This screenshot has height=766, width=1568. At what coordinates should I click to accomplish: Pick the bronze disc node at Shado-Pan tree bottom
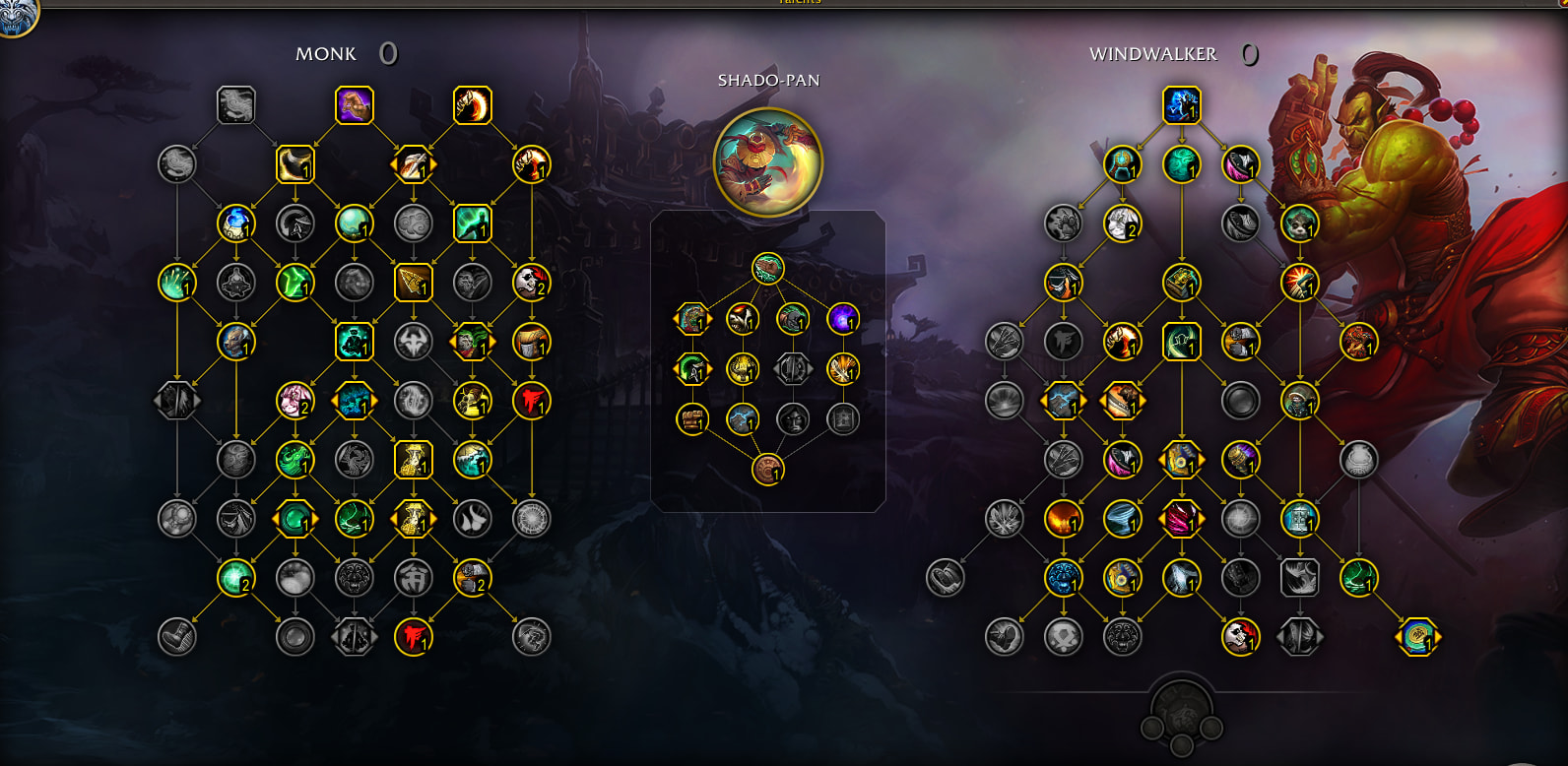click(767, 470)
